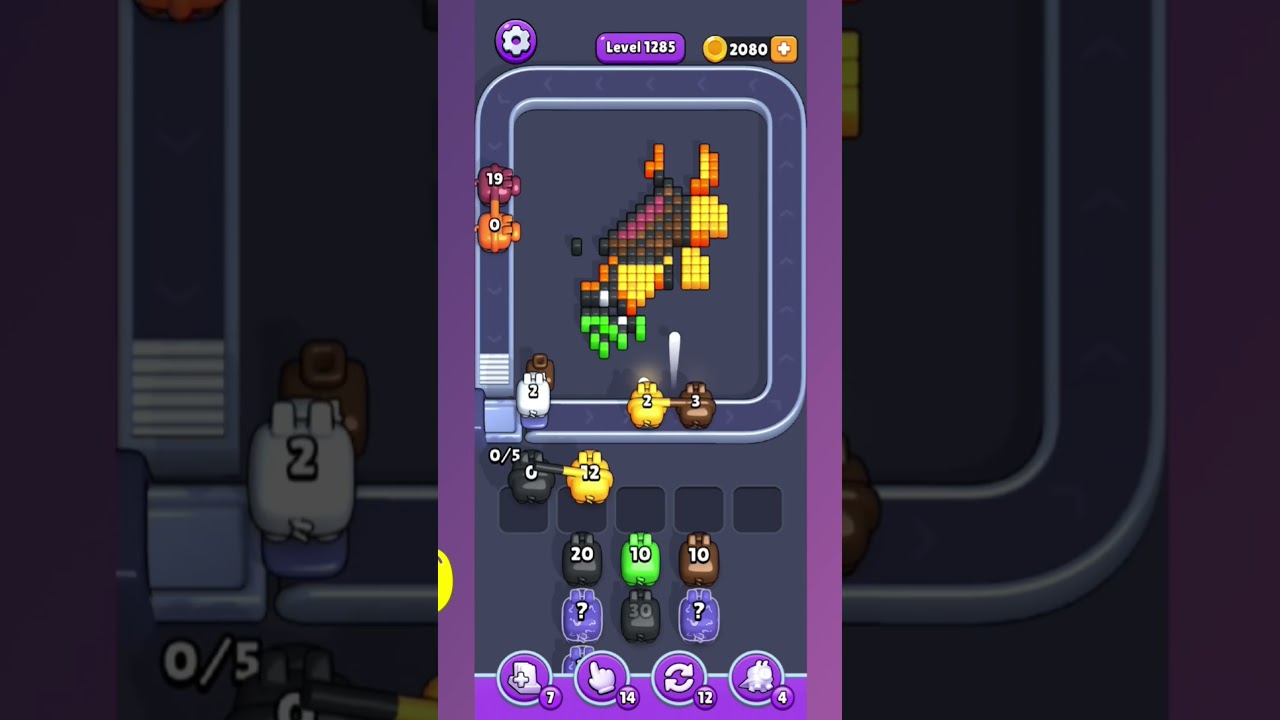The width and height of the screenshot is (1280, 720).
Task: Select the hand tap booster icon
Action: tap(601, 678)
